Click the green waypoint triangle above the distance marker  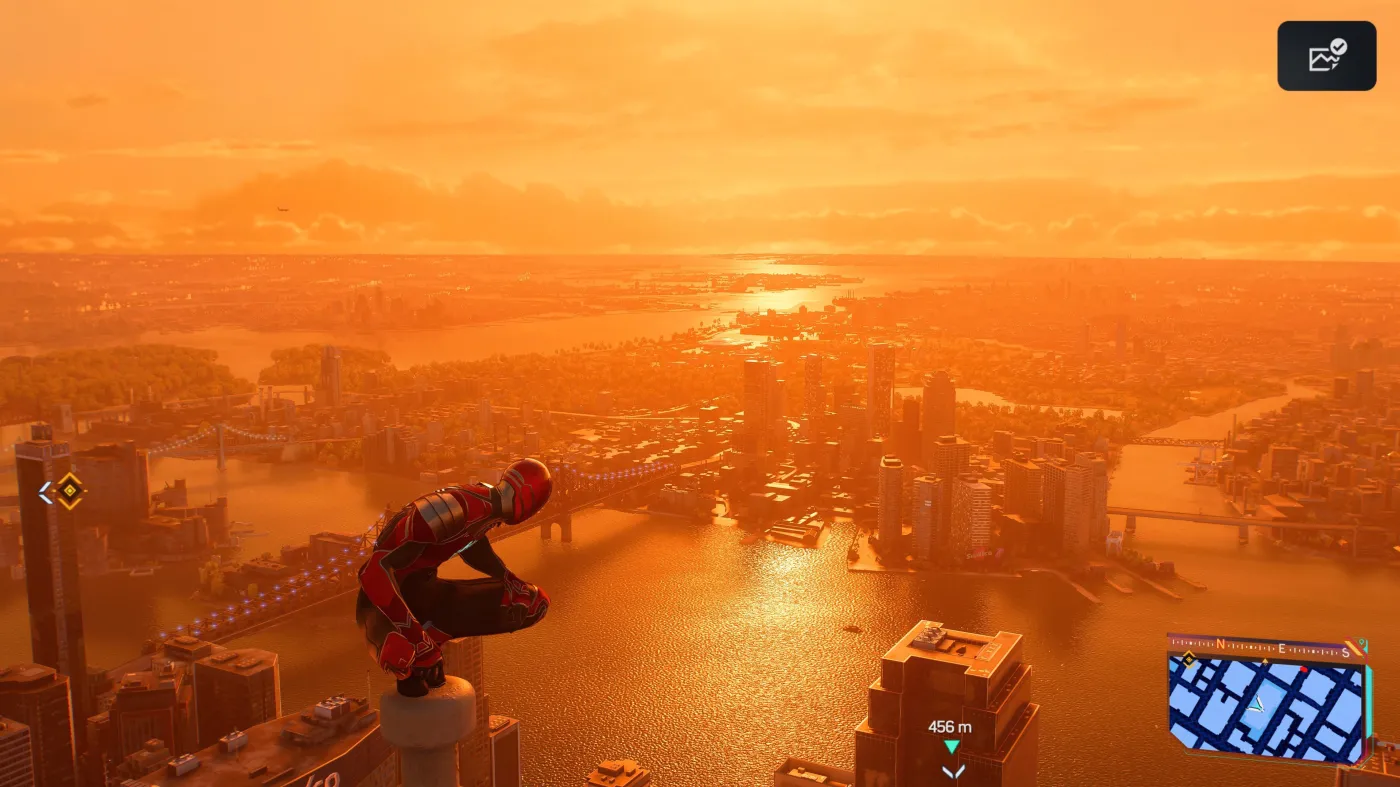951,745
